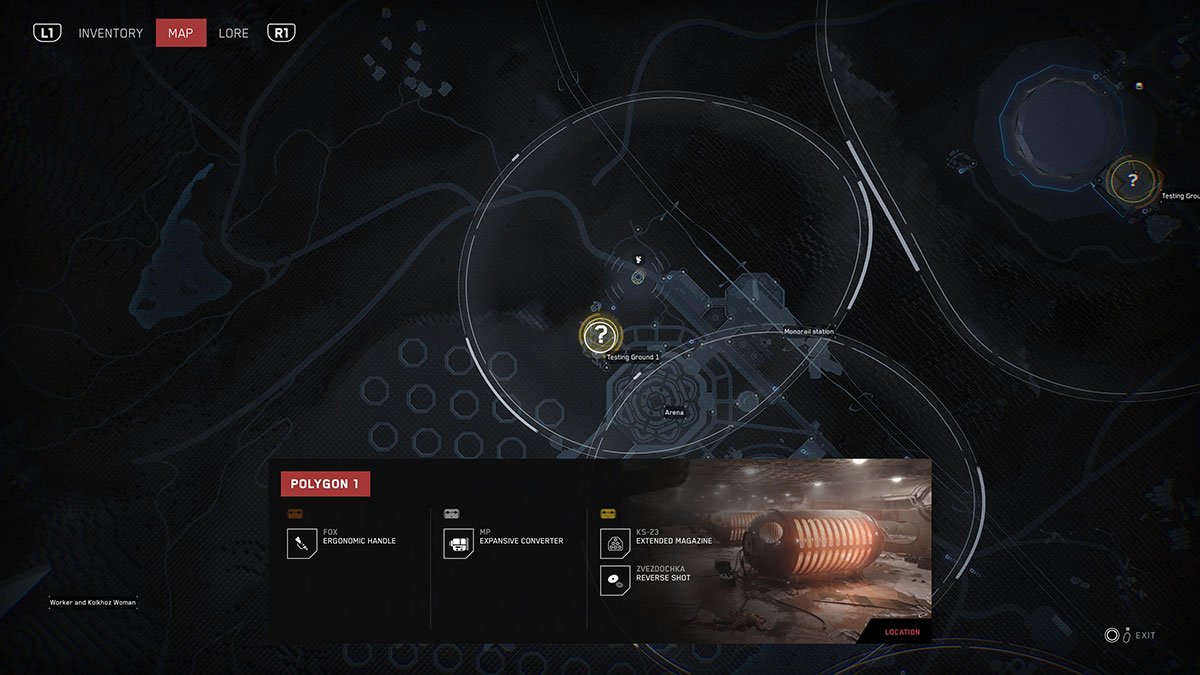Select the Map tab
Viewport: 1200px width, 675px height.
tap(181, 33)
